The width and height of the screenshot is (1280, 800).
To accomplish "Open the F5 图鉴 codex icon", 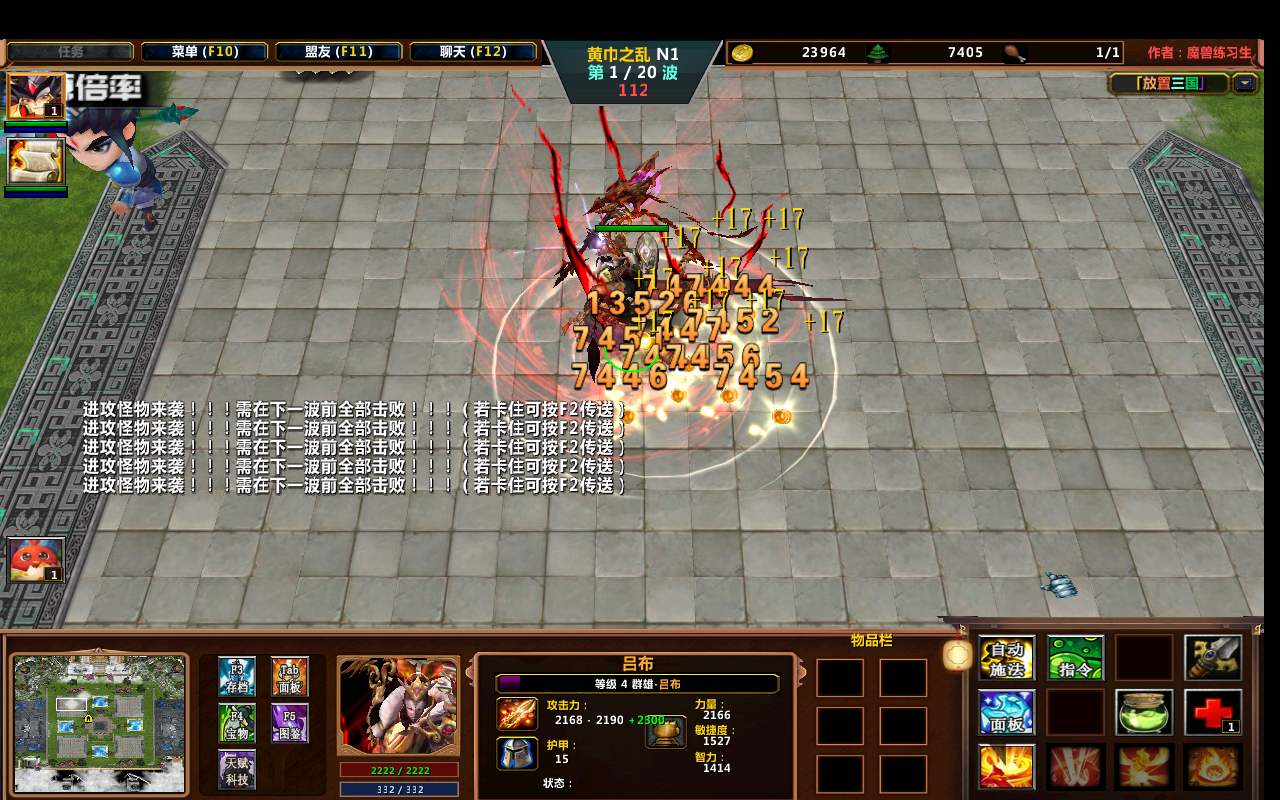I will point(290,723).
